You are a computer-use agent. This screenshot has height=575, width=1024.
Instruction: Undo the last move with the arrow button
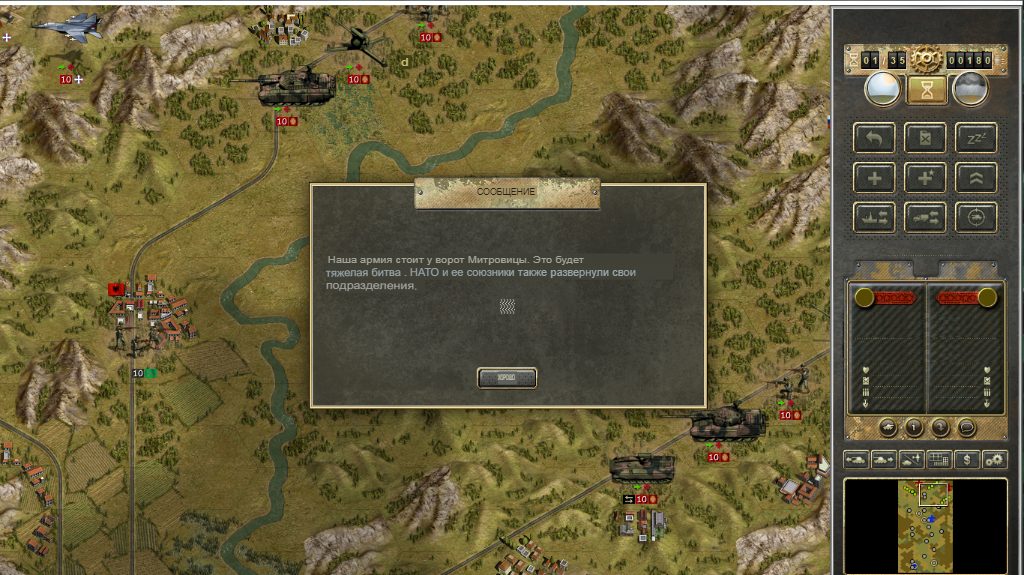pyautogui.click(x=874, y=138)
